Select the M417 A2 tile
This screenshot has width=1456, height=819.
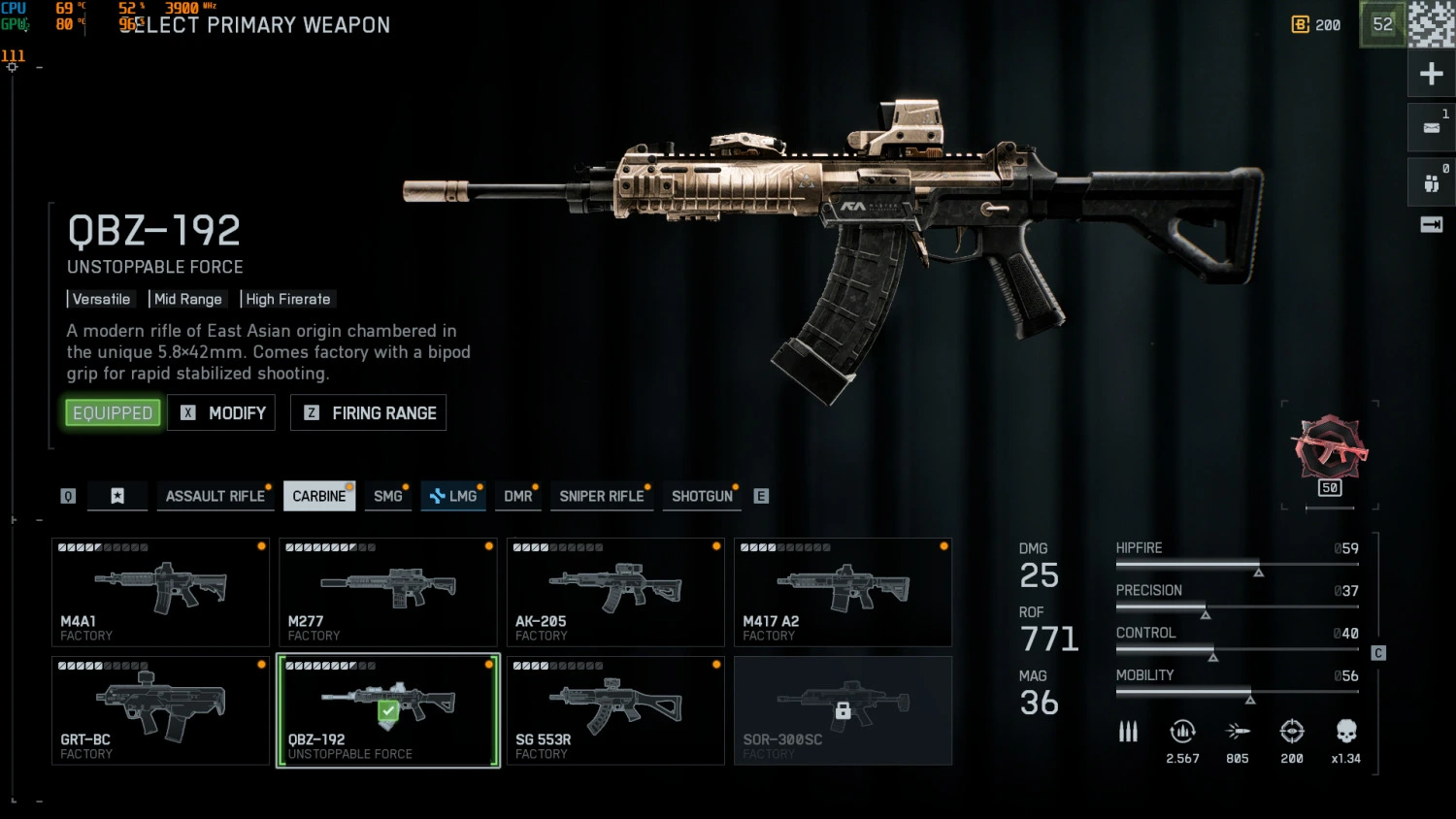point(843,592)
